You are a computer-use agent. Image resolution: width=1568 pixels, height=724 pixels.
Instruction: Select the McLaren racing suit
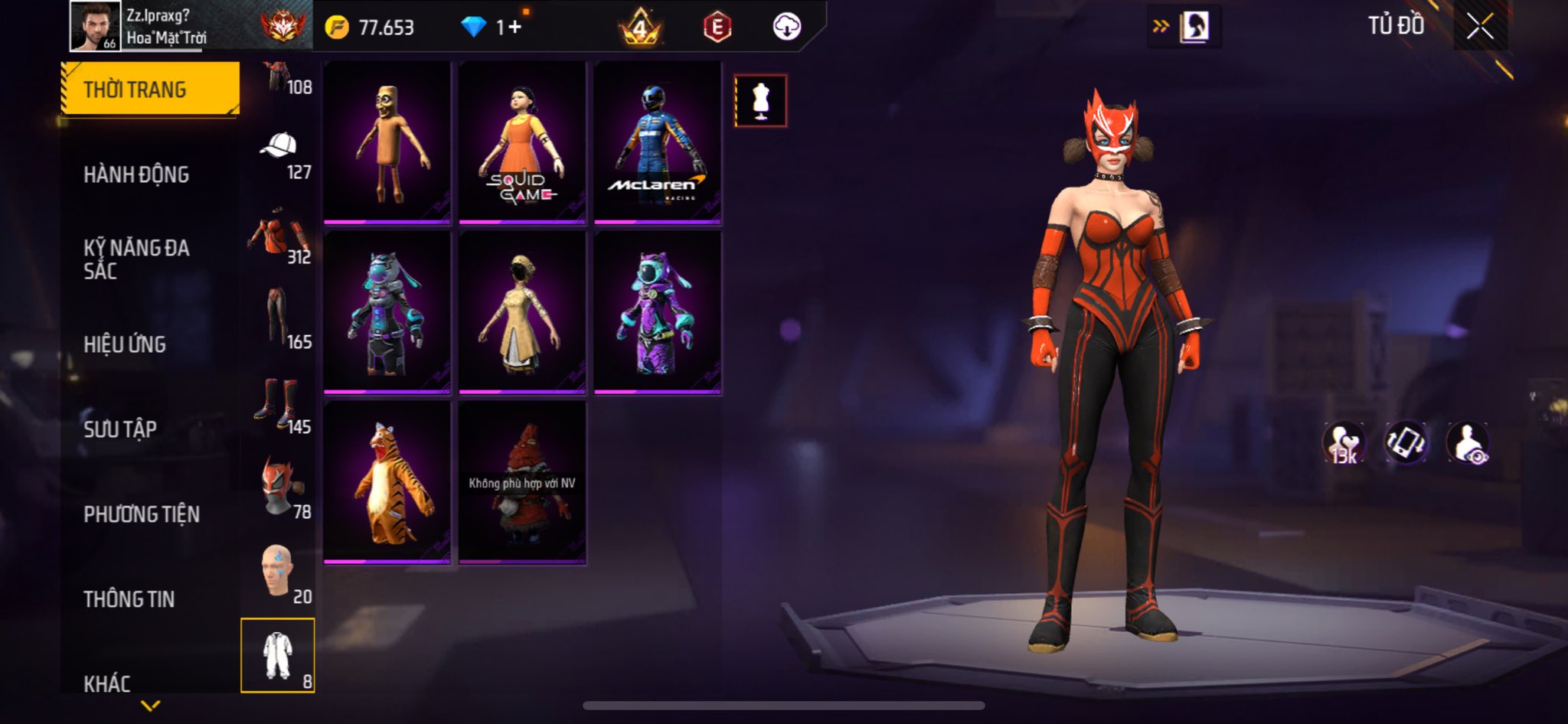658,143
